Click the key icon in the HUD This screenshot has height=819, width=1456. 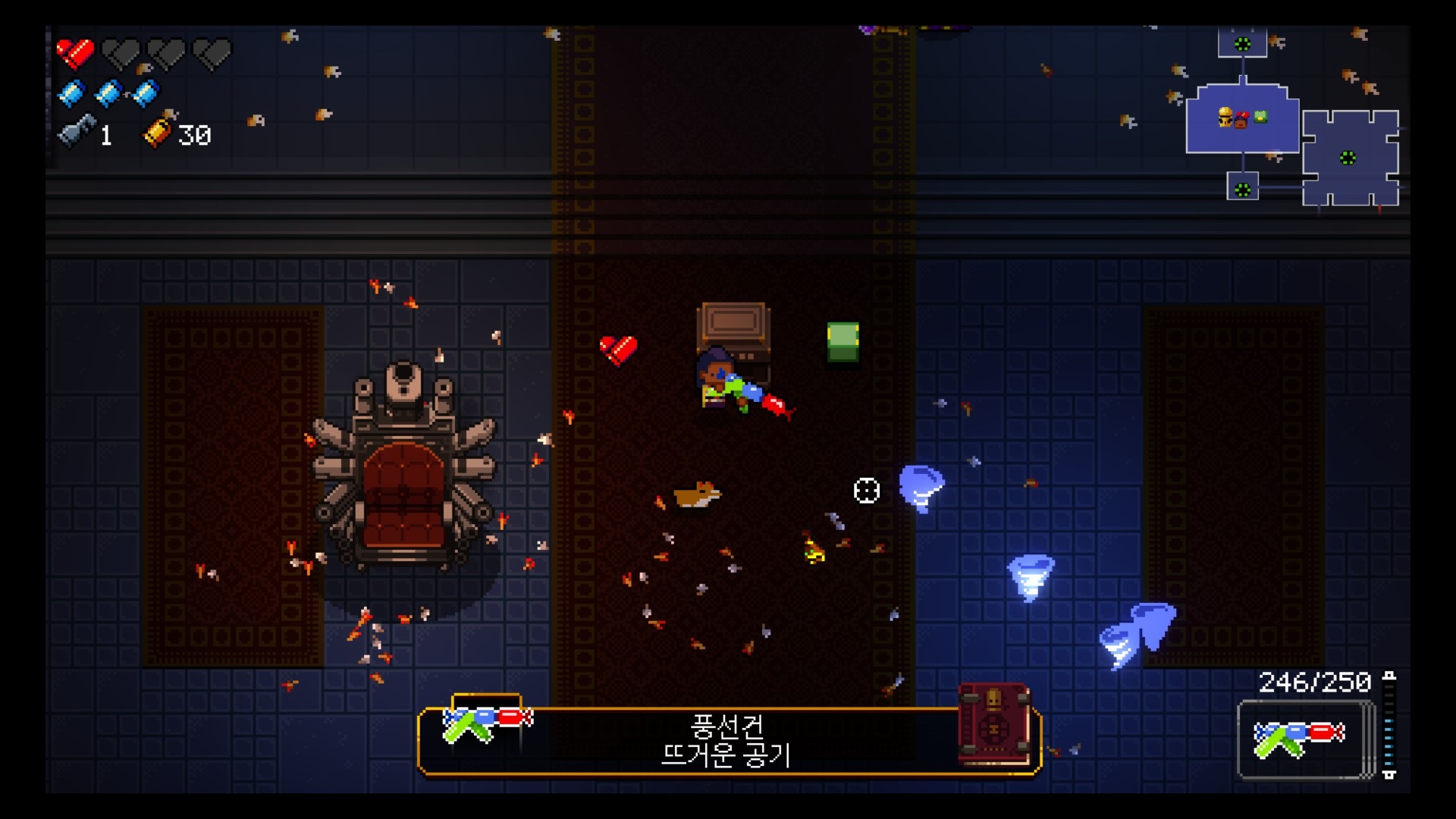point(77,132)
